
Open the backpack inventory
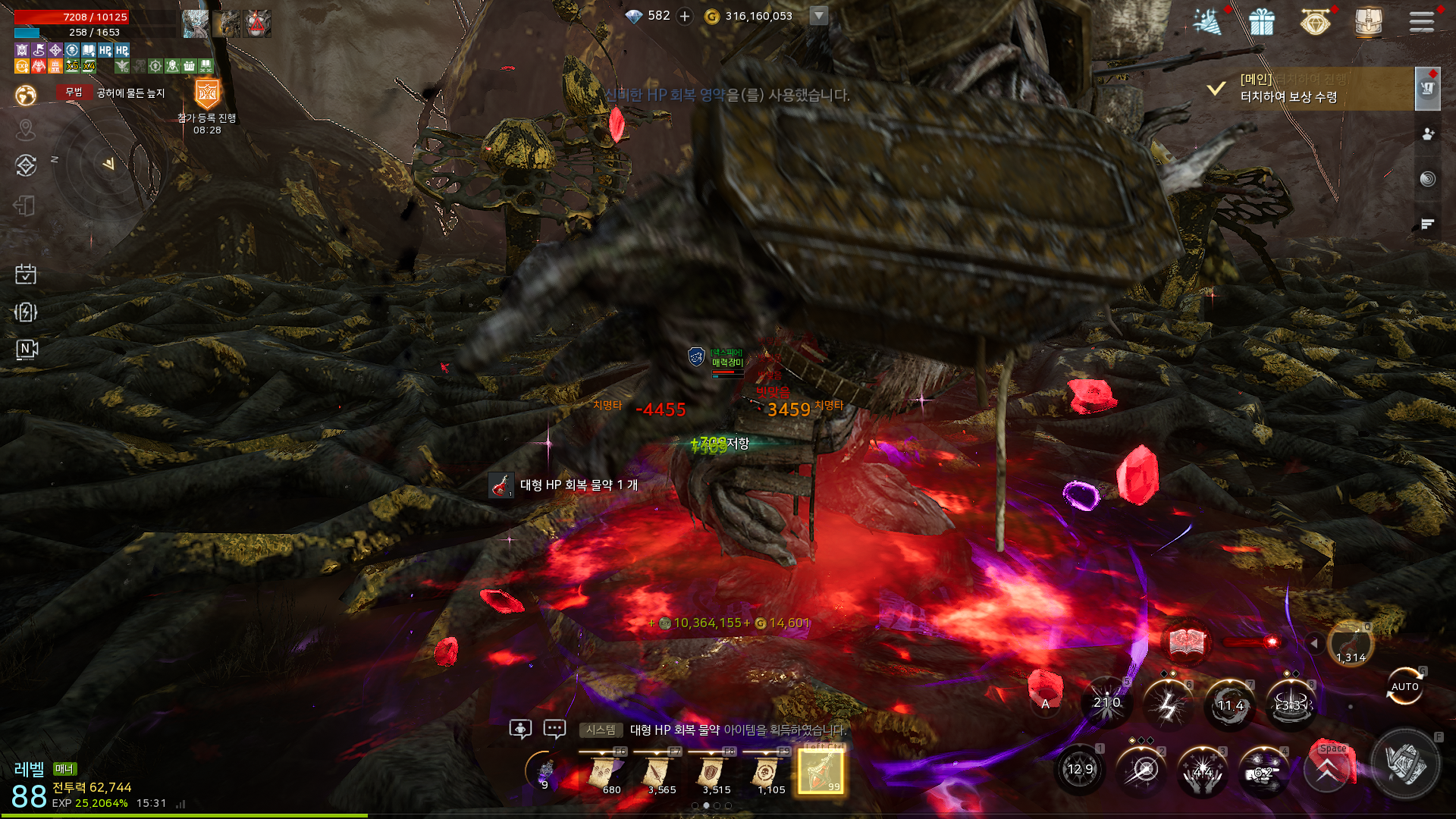[x=1368, y=21]
